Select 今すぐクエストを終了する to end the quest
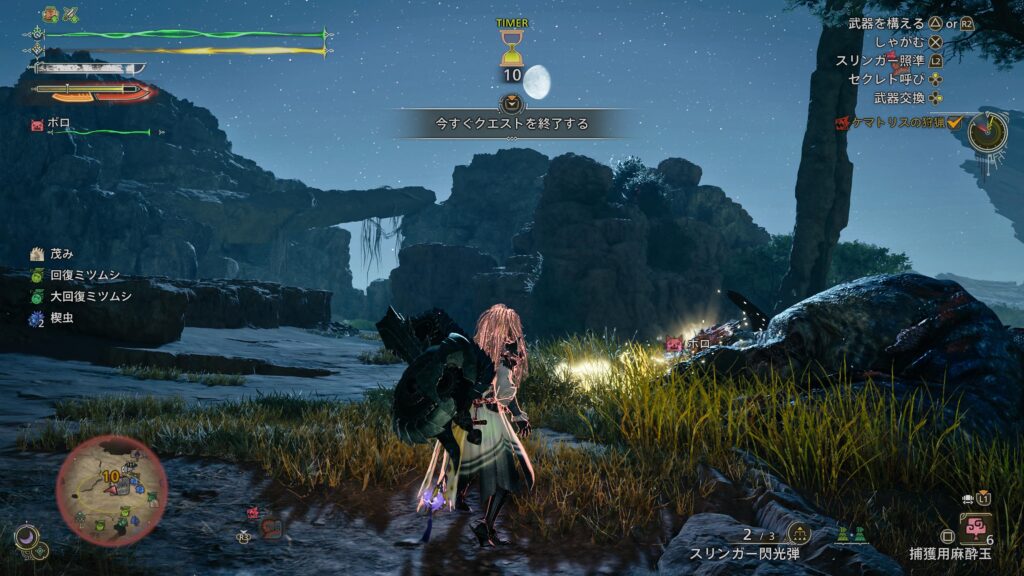The image size is (1024, 576). [512, 124]
